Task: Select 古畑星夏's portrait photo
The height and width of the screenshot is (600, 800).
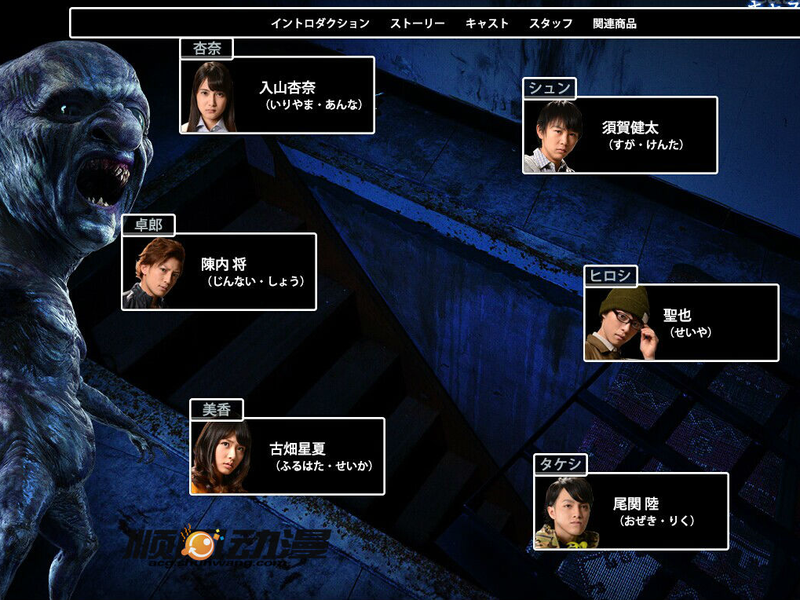Action: tap(221, 457)
